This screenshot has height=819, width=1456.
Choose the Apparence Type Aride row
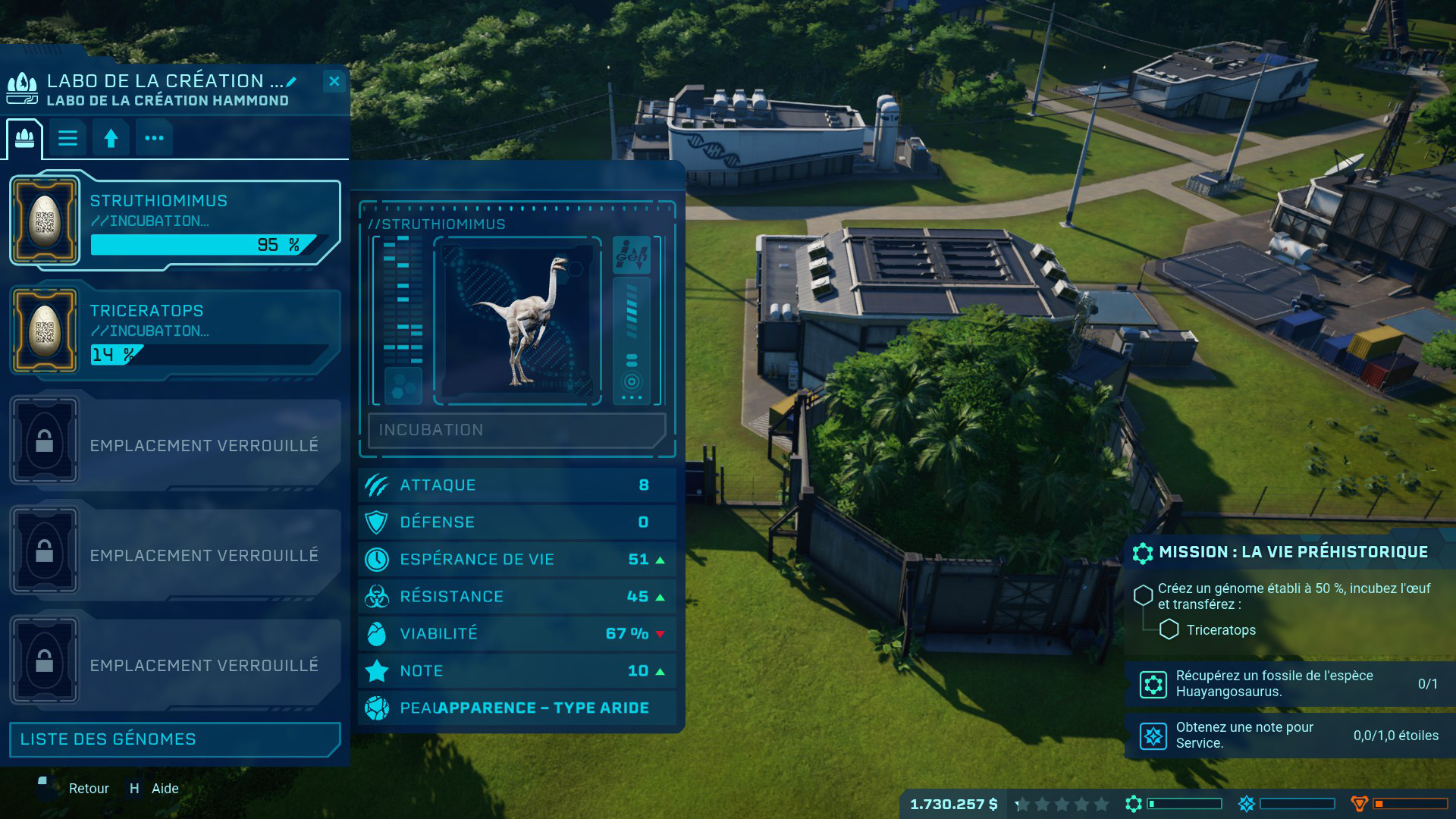516,708
